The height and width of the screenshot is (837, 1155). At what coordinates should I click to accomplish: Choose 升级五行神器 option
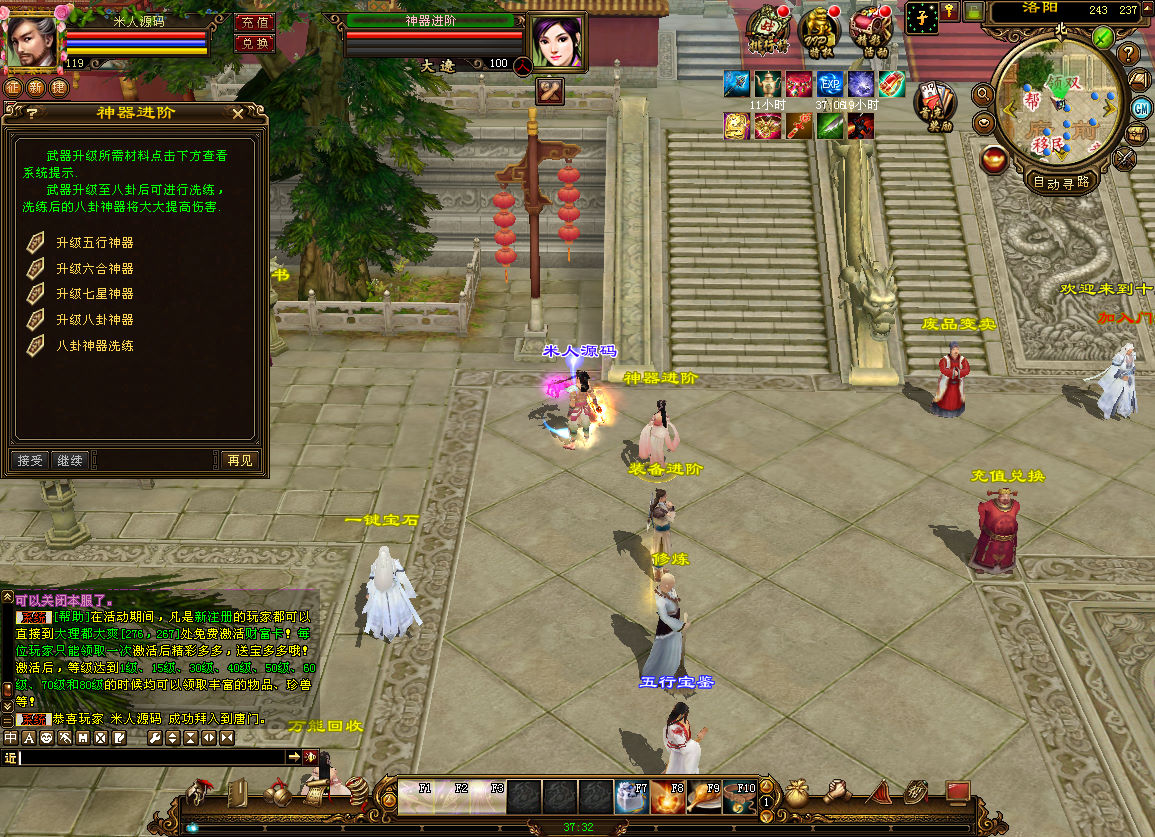click(94, 243)
